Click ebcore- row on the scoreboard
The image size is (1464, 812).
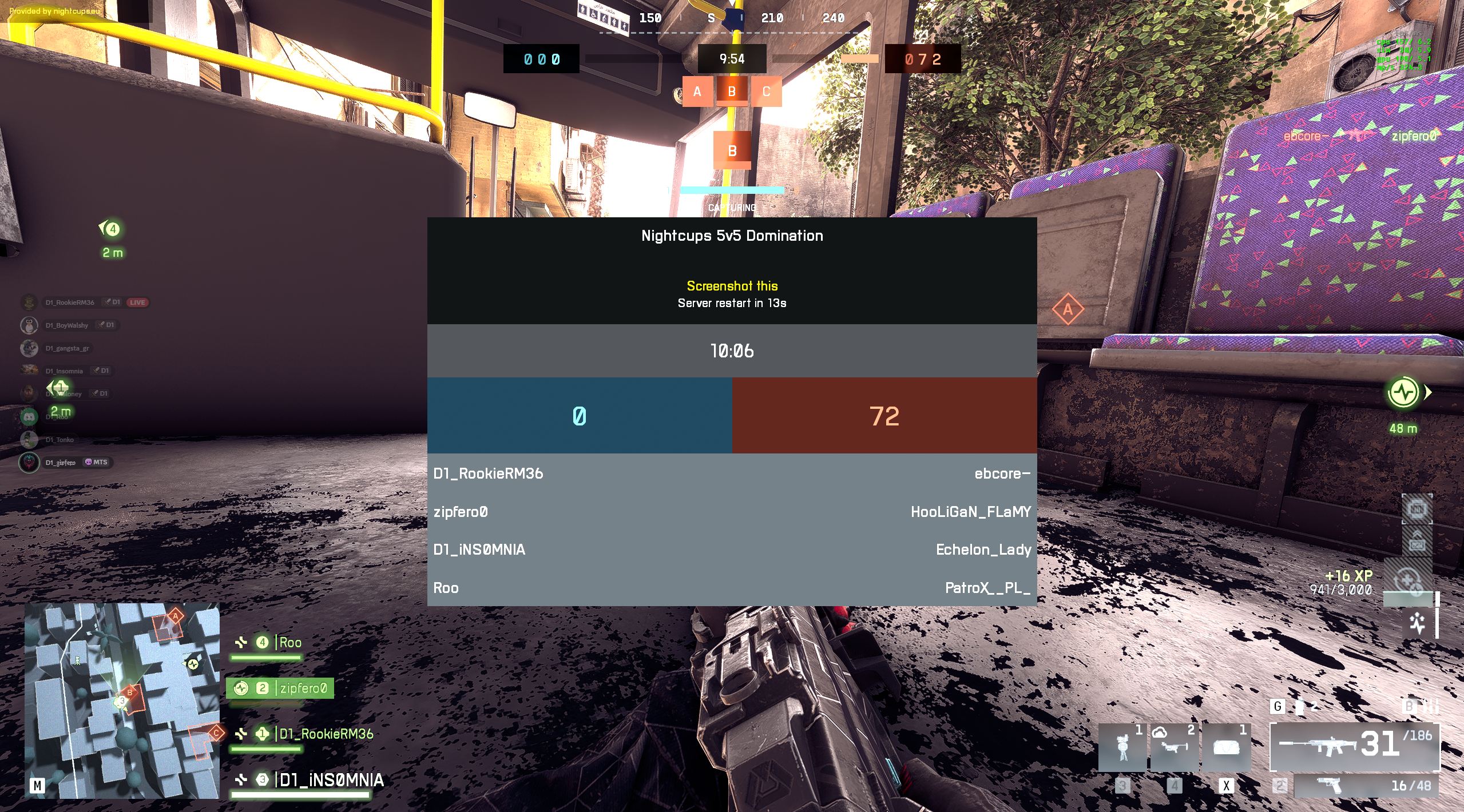[1002, 473]
